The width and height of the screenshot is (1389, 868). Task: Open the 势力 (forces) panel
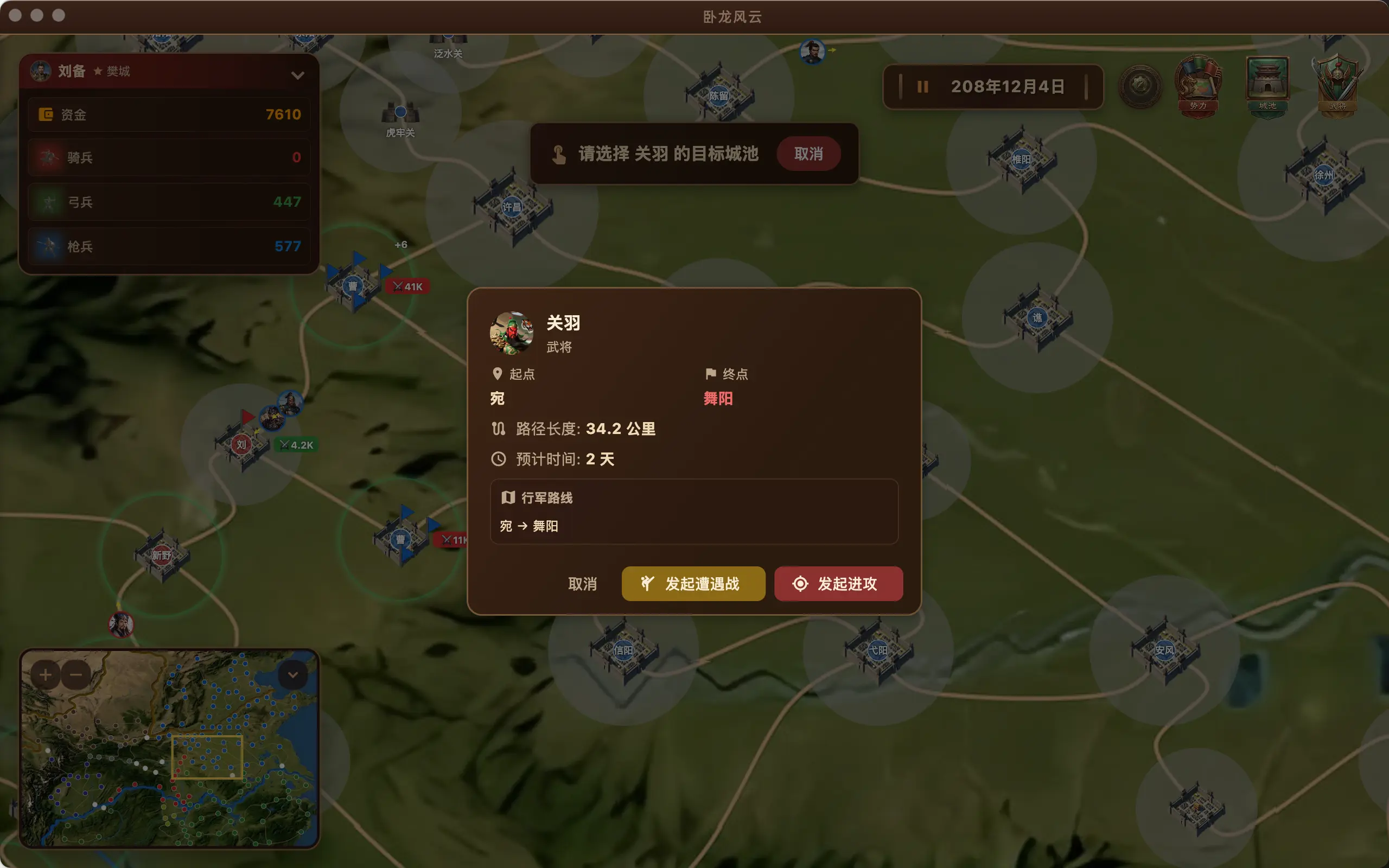click(1200, 86)
